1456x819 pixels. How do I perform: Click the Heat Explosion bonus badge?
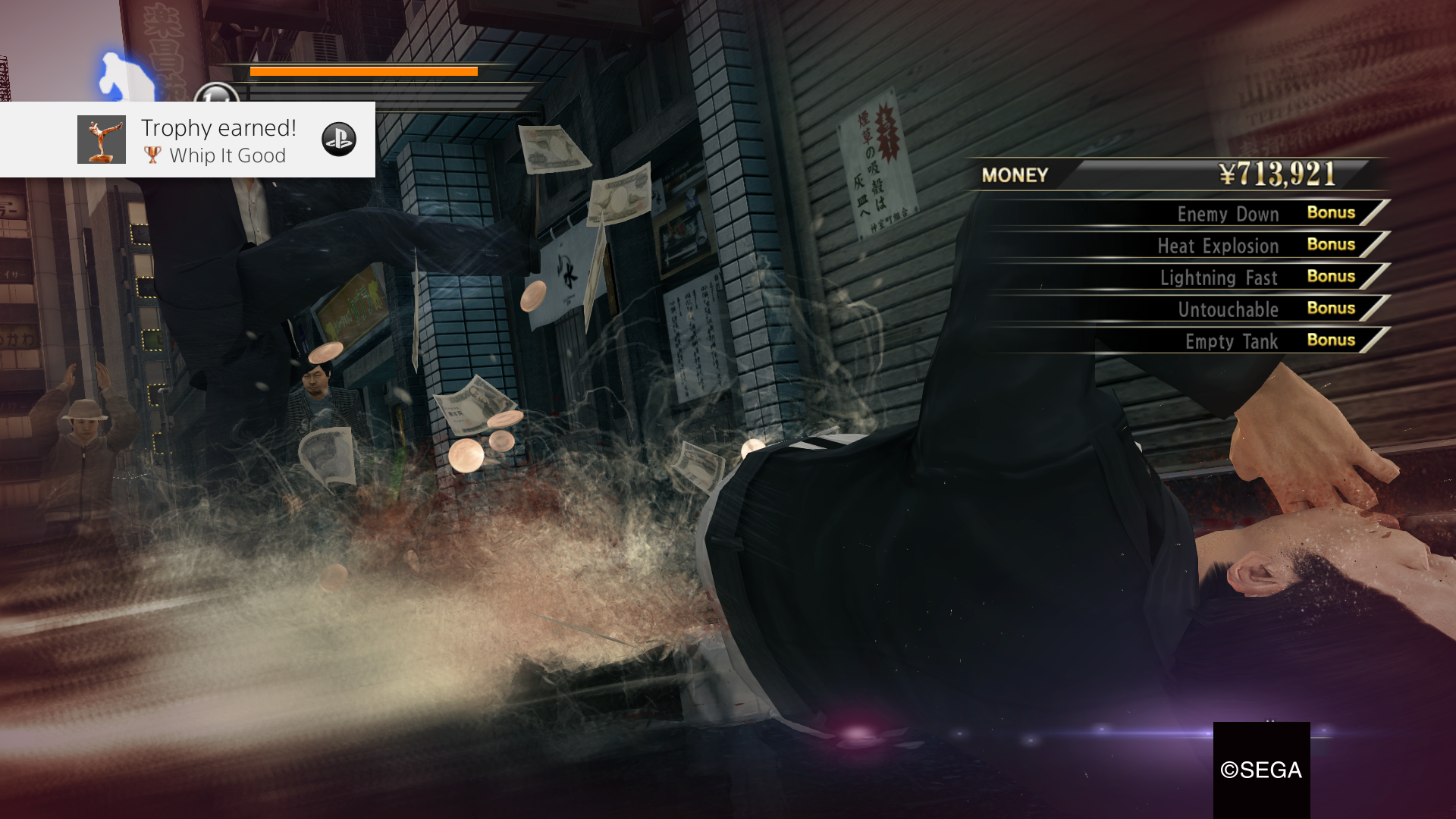pos(1331,245)
